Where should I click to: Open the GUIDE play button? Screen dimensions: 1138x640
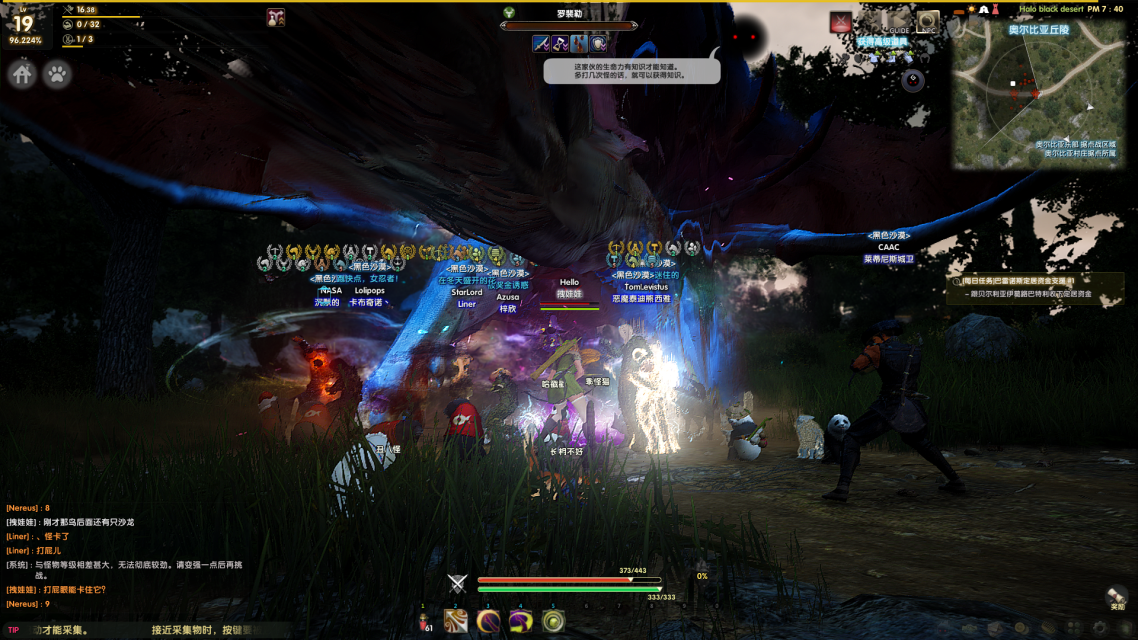pos(897,22)
